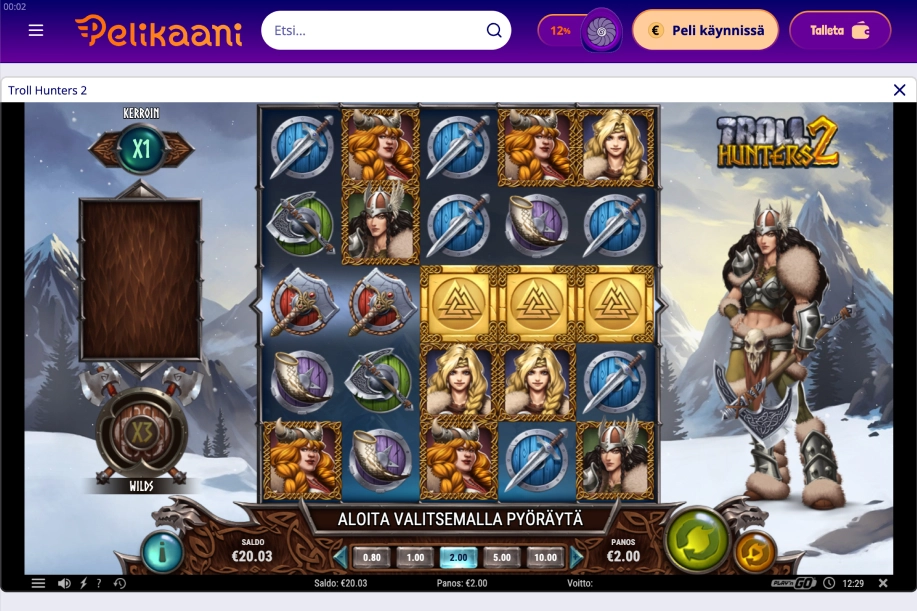The height and width of the screenshot is (611, 917).
Task: Choose the 1.00 bet amount
Action: tap(415, 558)
